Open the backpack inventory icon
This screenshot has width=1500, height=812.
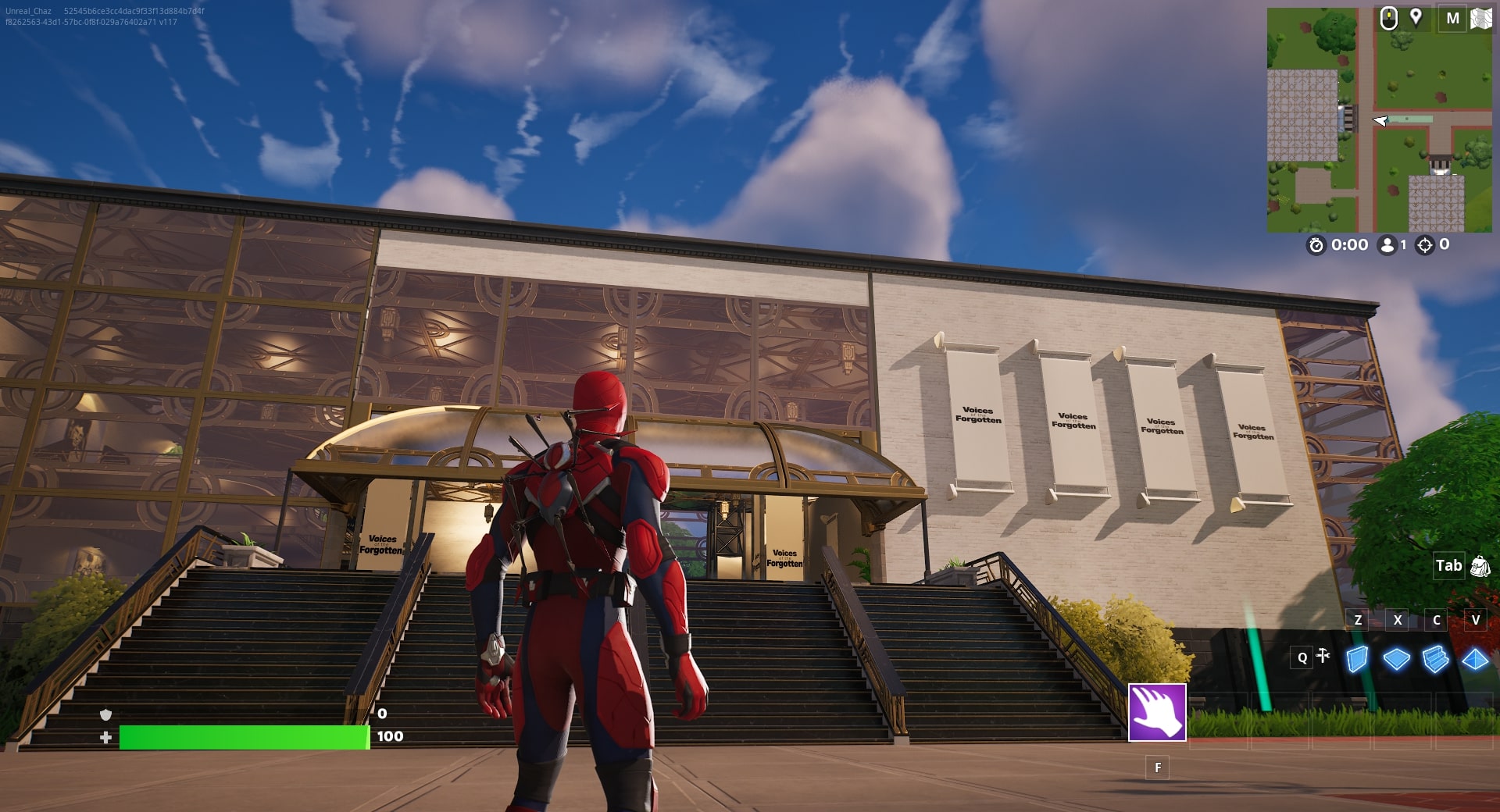(1480, 566)
